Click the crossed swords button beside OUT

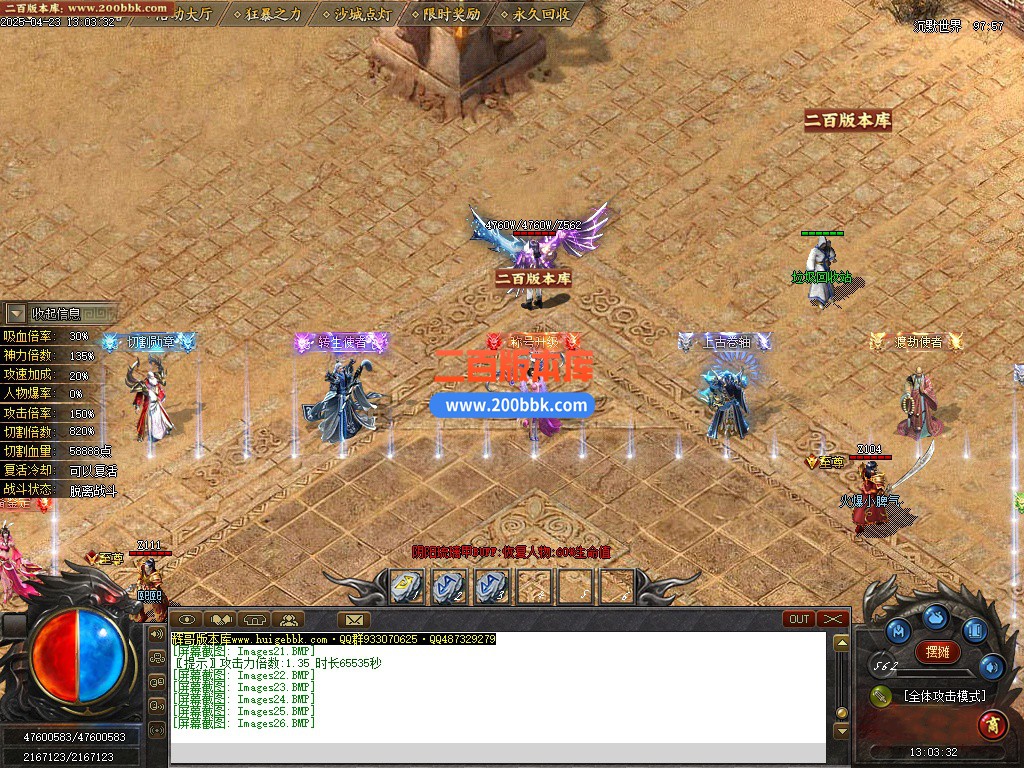pos(833,619)
